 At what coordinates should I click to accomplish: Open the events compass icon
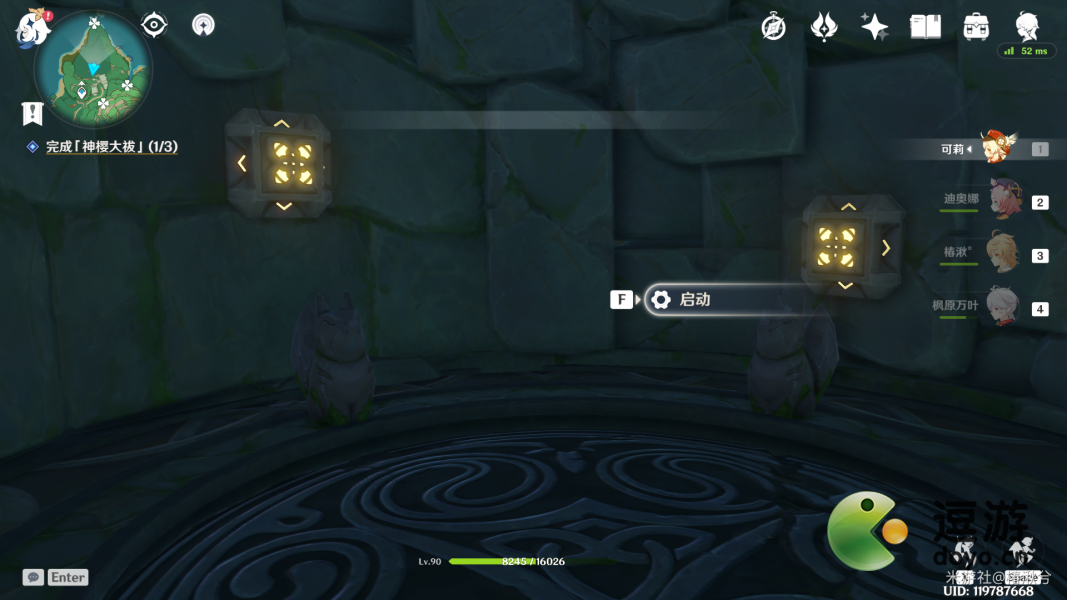[x=773, y=27]
